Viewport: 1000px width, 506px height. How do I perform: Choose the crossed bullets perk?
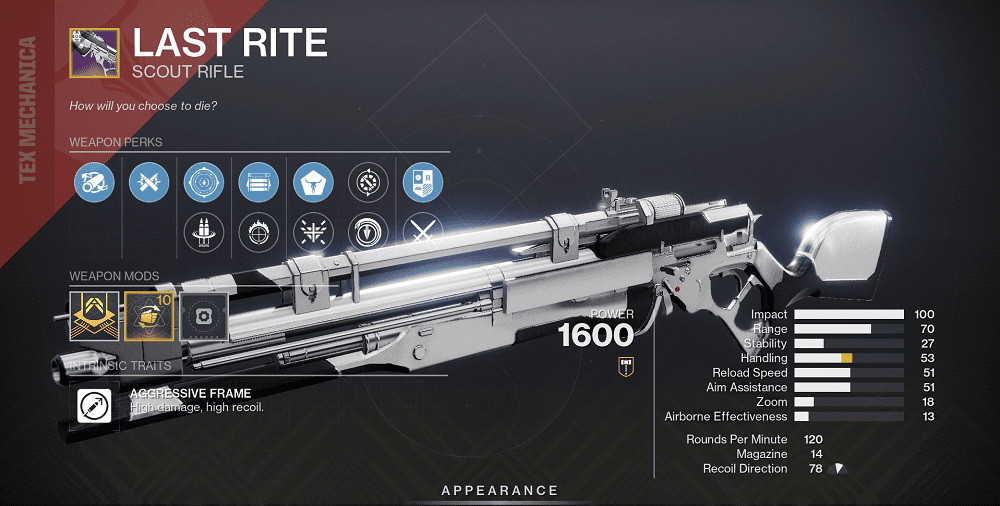coord(149,183)
